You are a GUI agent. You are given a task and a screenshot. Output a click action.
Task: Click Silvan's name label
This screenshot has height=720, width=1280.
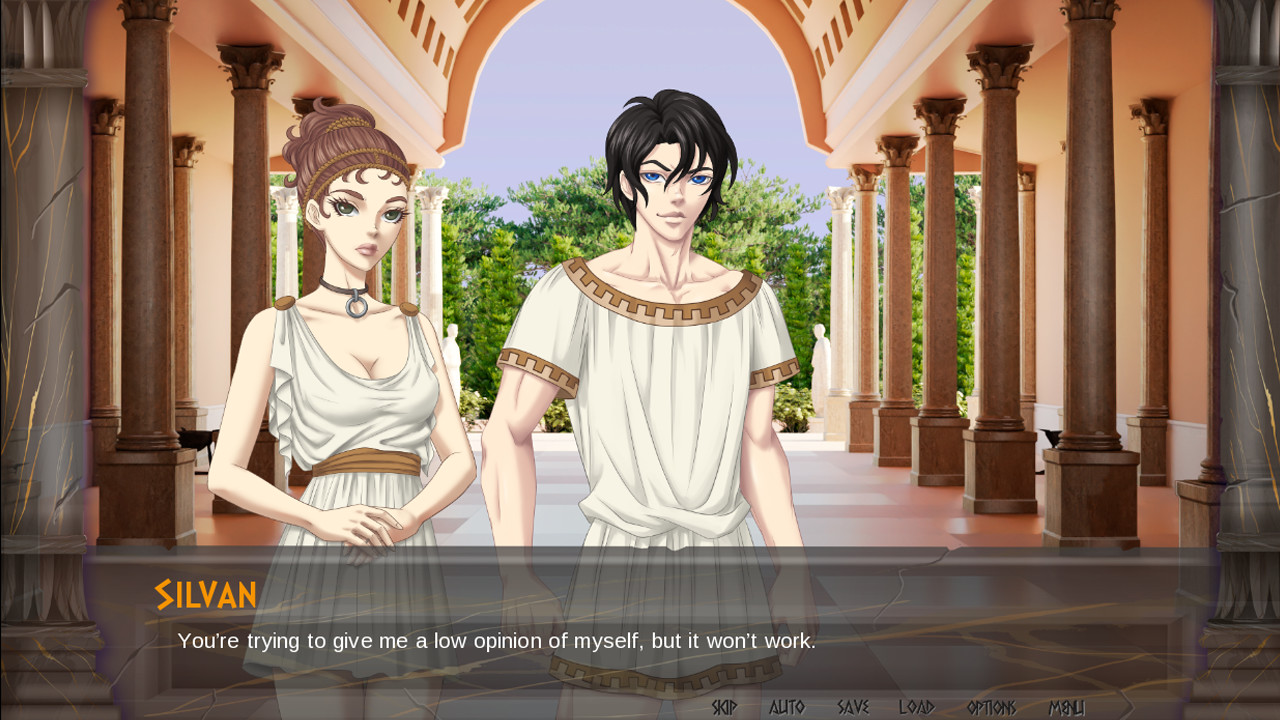(205, 594)
